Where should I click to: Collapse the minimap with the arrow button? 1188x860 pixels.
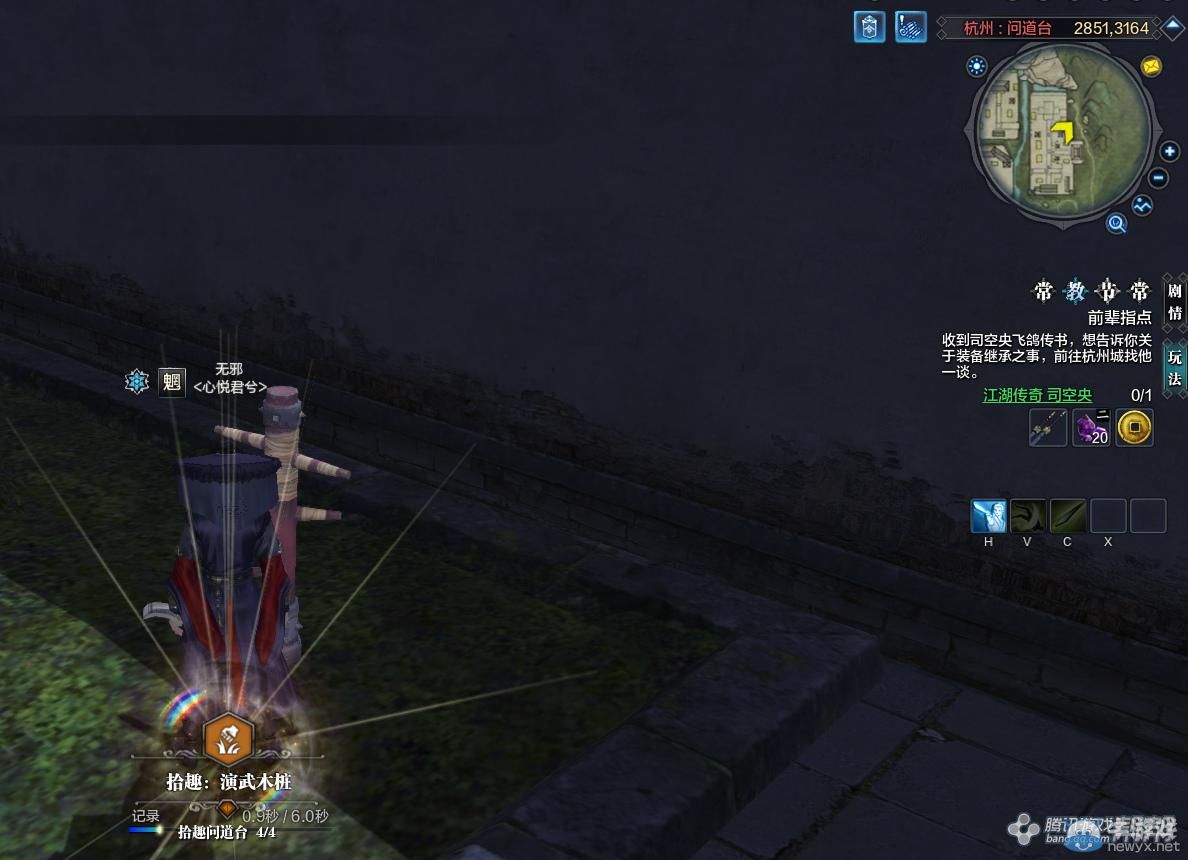(1172, 28)
